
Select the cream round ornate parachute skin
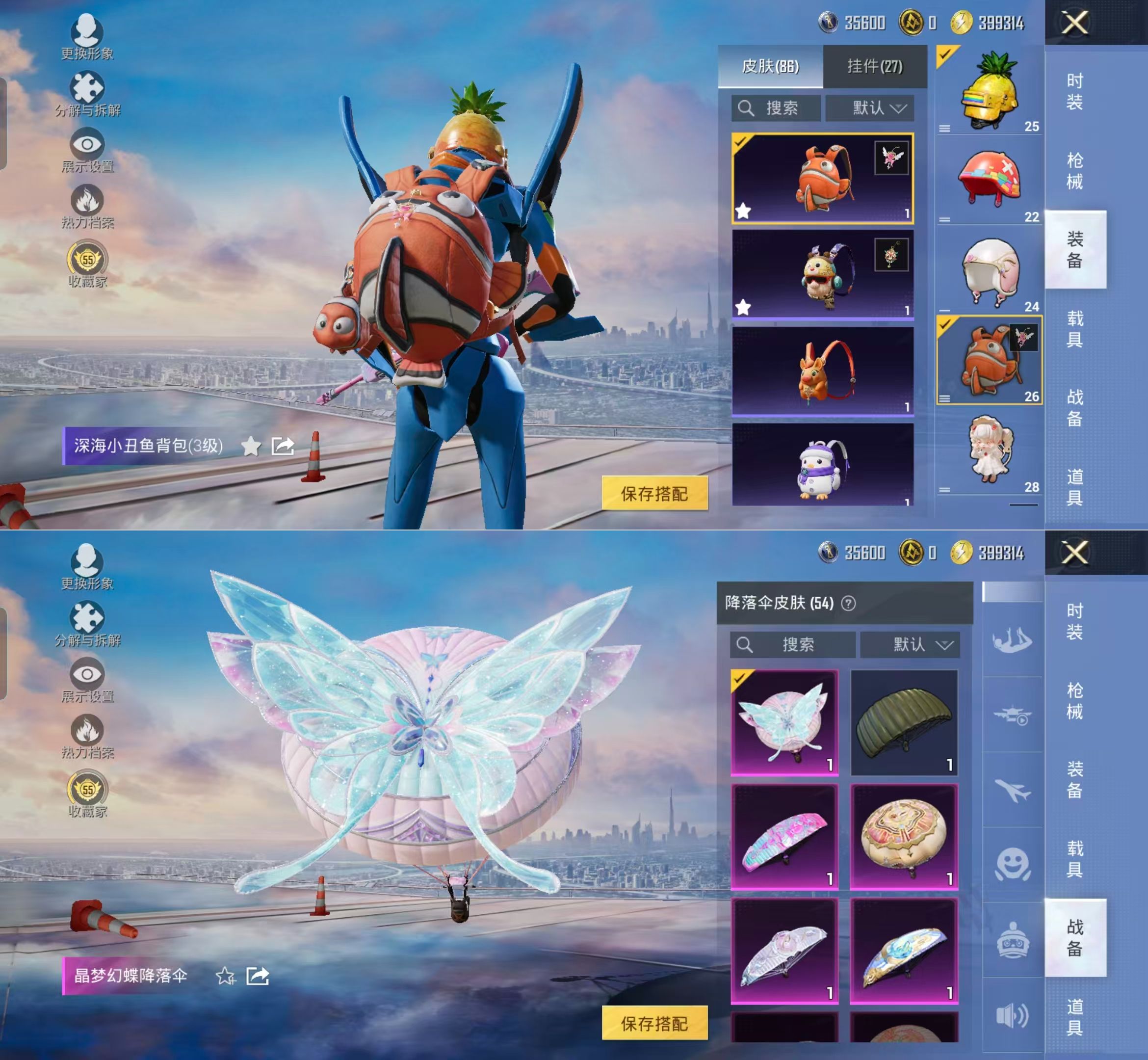(x=904, y=836)
